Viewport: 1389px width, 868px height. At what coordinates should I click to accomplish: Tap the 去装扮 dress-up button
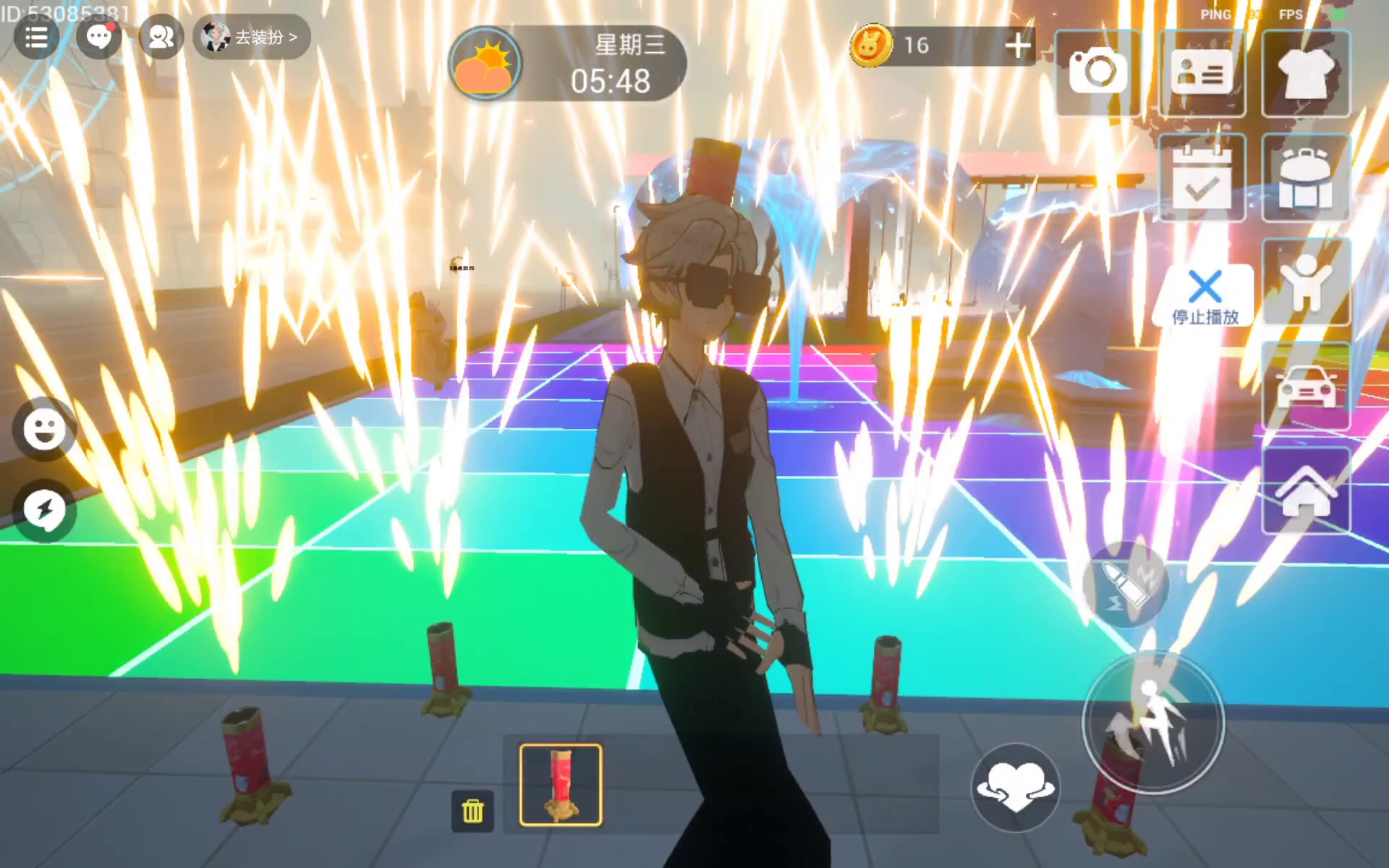[252, 37]
